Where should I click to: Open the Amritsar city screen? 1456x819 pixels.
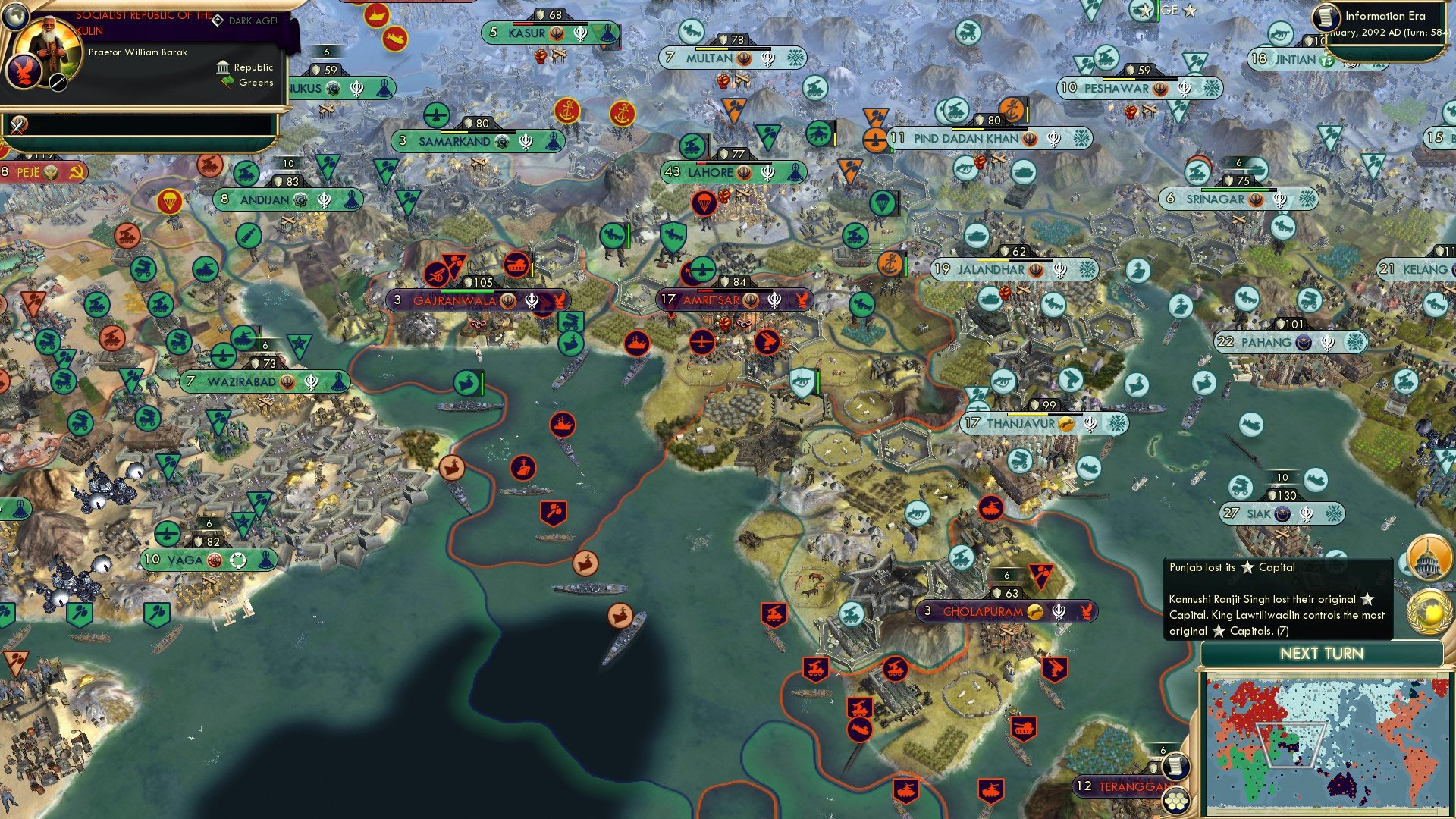click(x=713, y=300)
